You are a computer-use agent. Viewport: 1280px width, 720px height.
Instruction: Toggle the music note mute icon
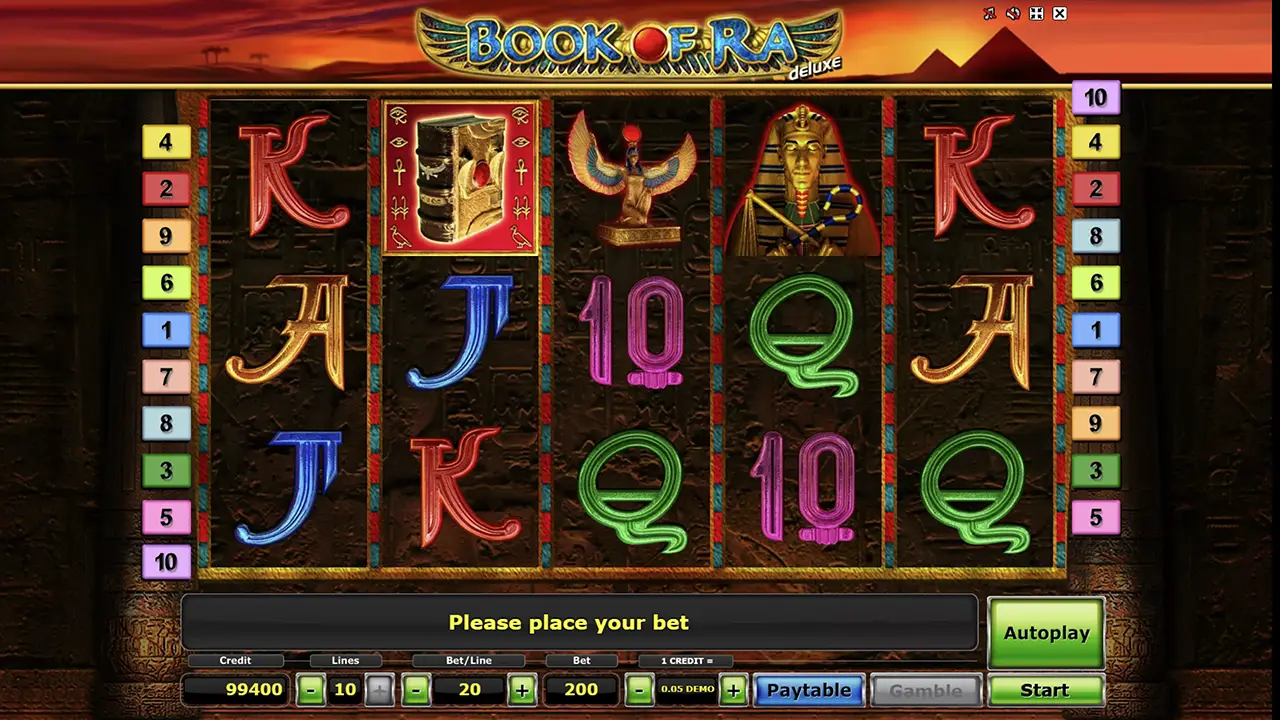point(990,14)
